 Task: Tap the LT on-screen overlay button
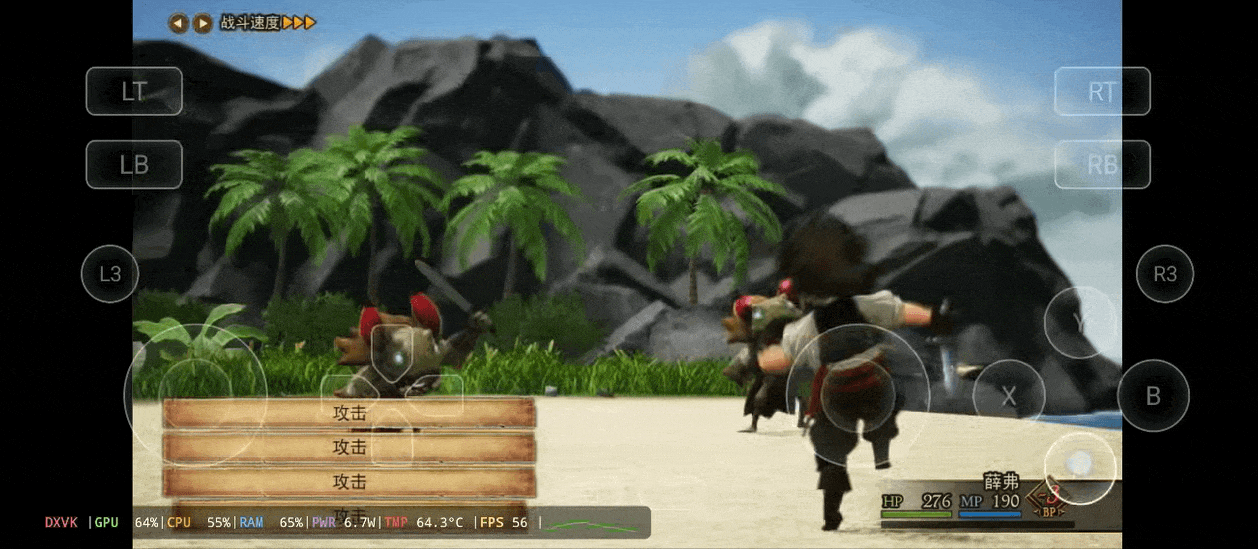click(x=134, y=91)
